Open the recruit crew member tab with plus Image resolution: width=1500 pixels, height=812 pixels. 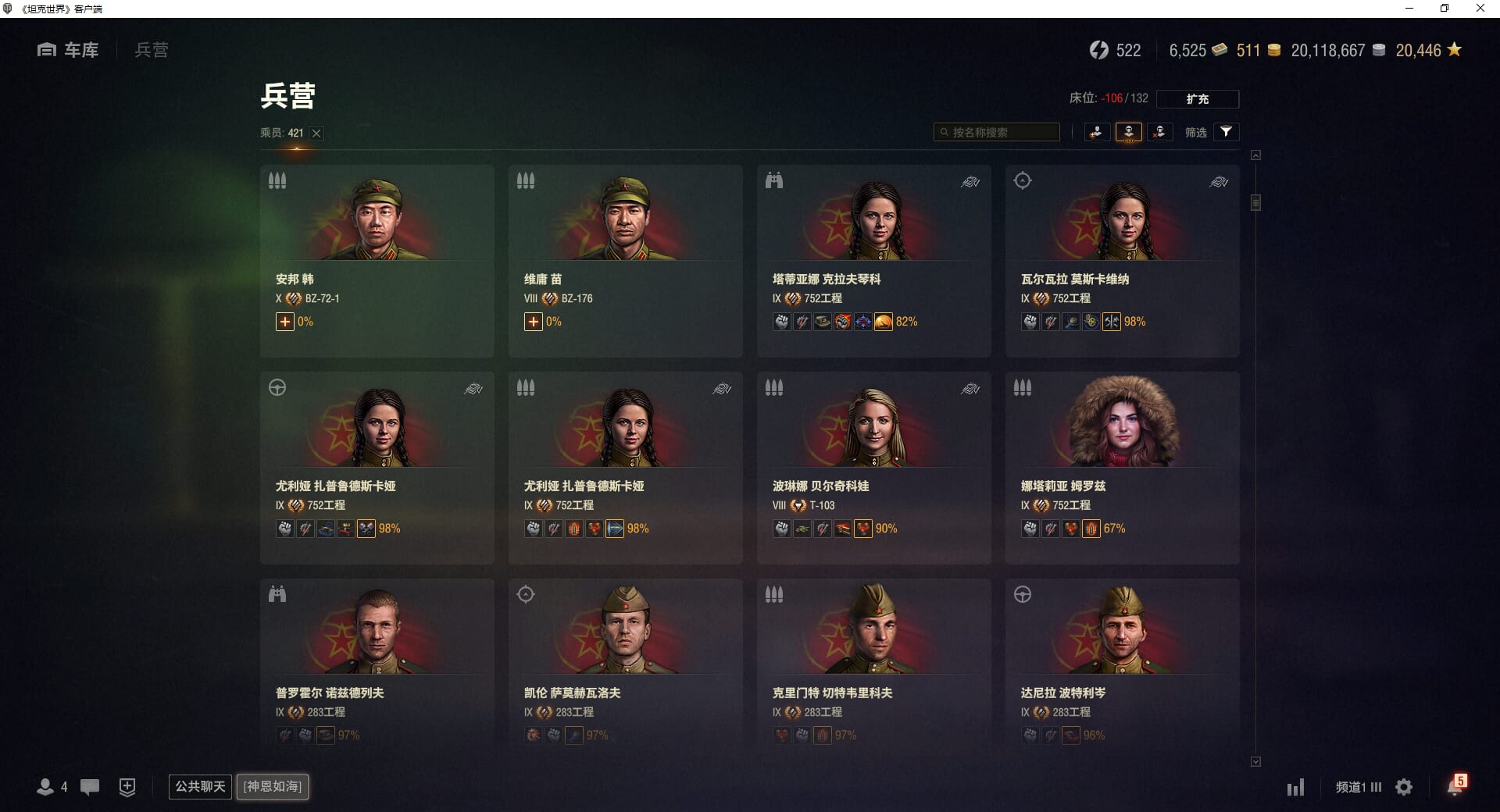click(x=1097, y=132)
